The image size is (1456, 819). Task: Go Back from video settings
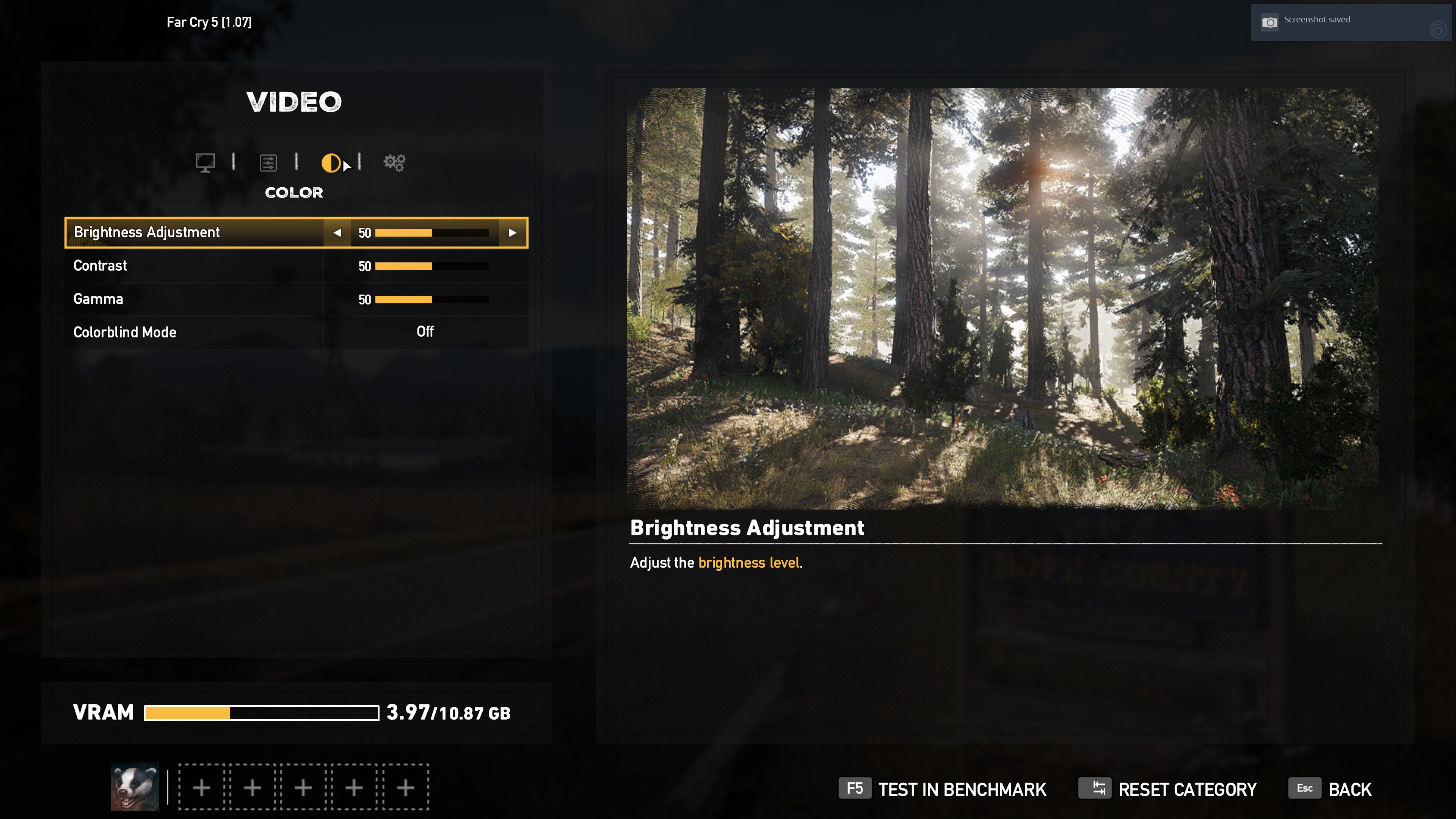pyautogui.click(x=1330, y=789)
